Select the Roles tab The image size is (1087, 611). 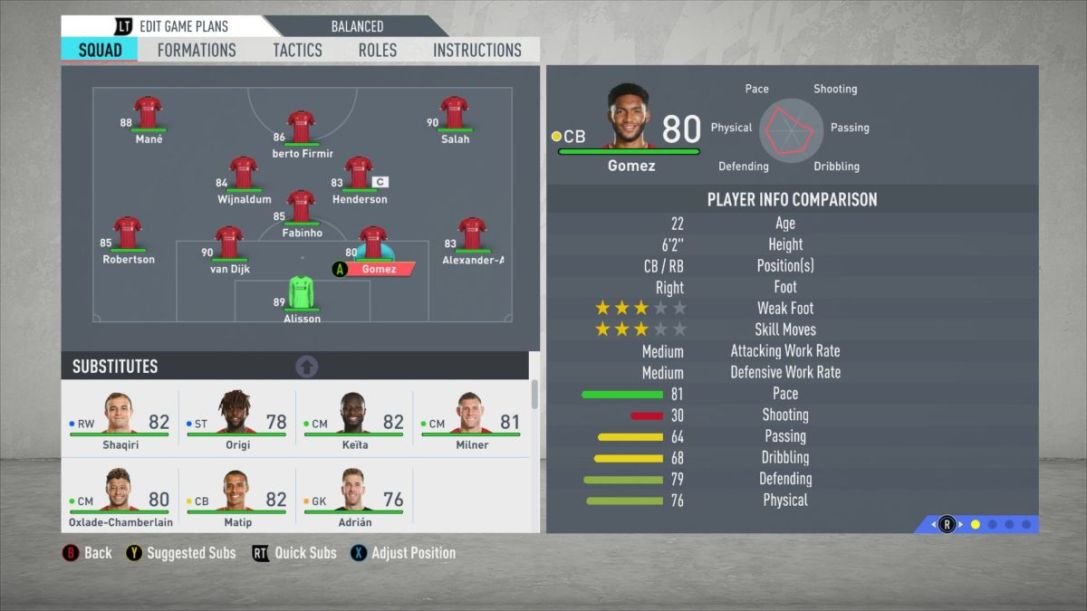[x=377, y=50]
